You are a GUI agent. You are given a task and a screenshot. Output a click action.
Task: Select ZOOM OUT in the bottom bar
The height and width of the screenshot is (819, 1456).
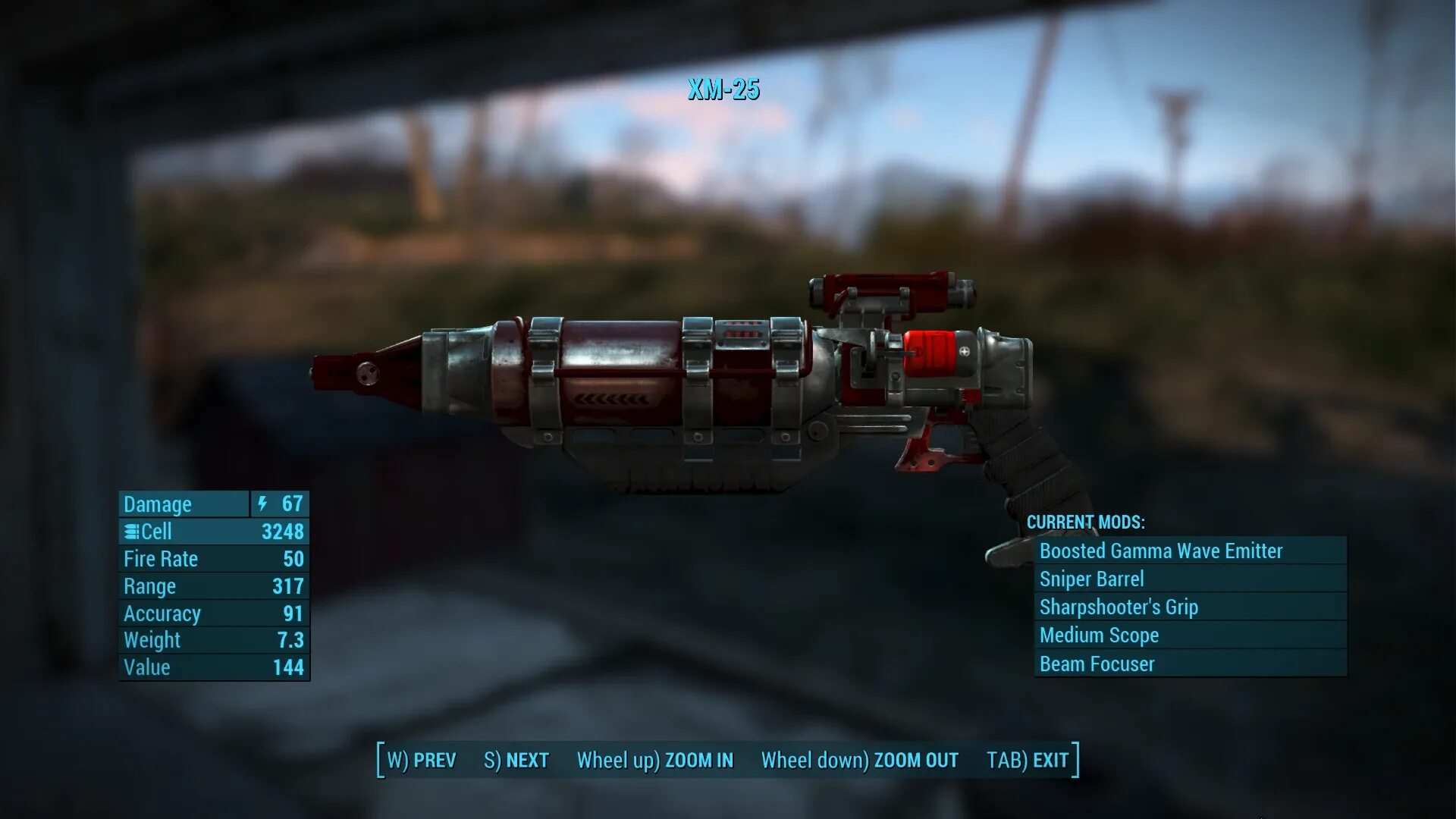(x=860, y=760)
